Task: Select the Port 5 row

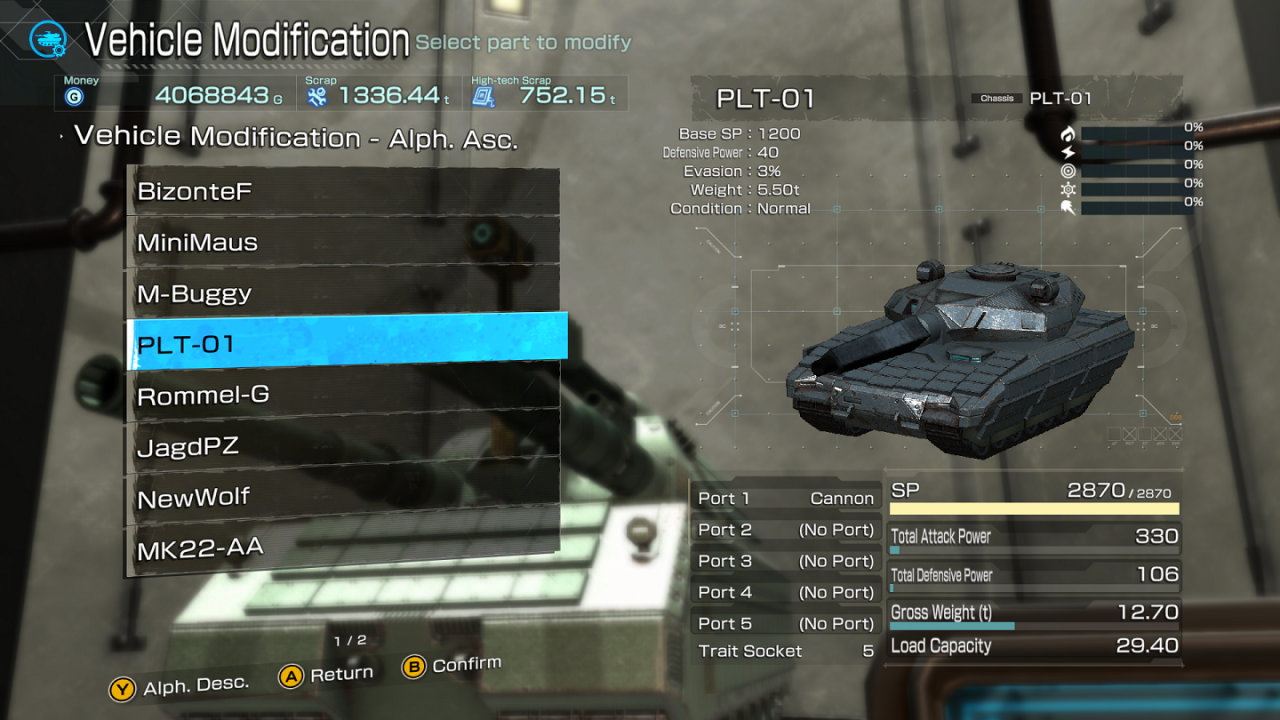Action: (x=785, y=623)
